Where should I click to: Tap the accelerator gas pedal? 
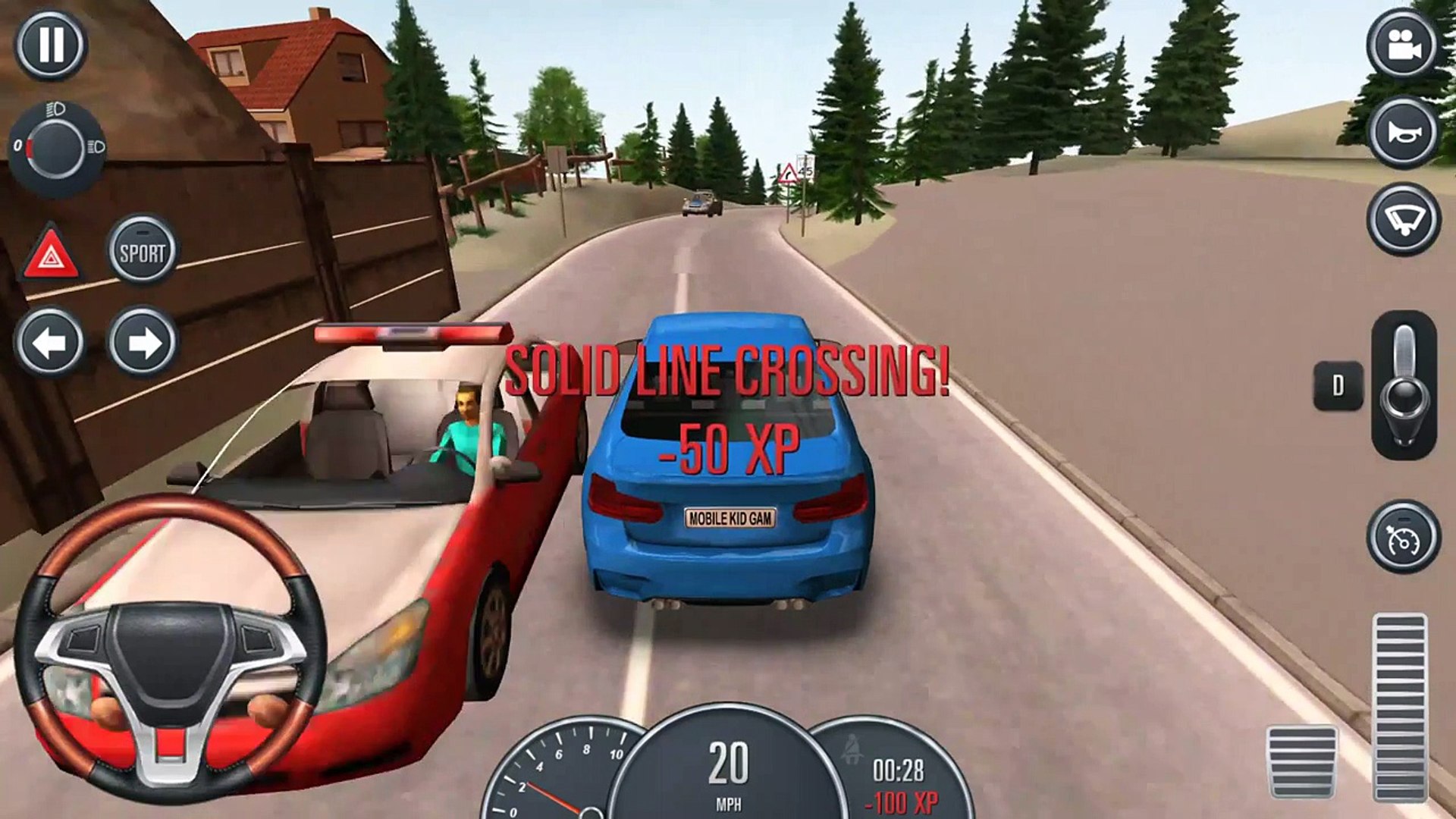coord(1399,705)
